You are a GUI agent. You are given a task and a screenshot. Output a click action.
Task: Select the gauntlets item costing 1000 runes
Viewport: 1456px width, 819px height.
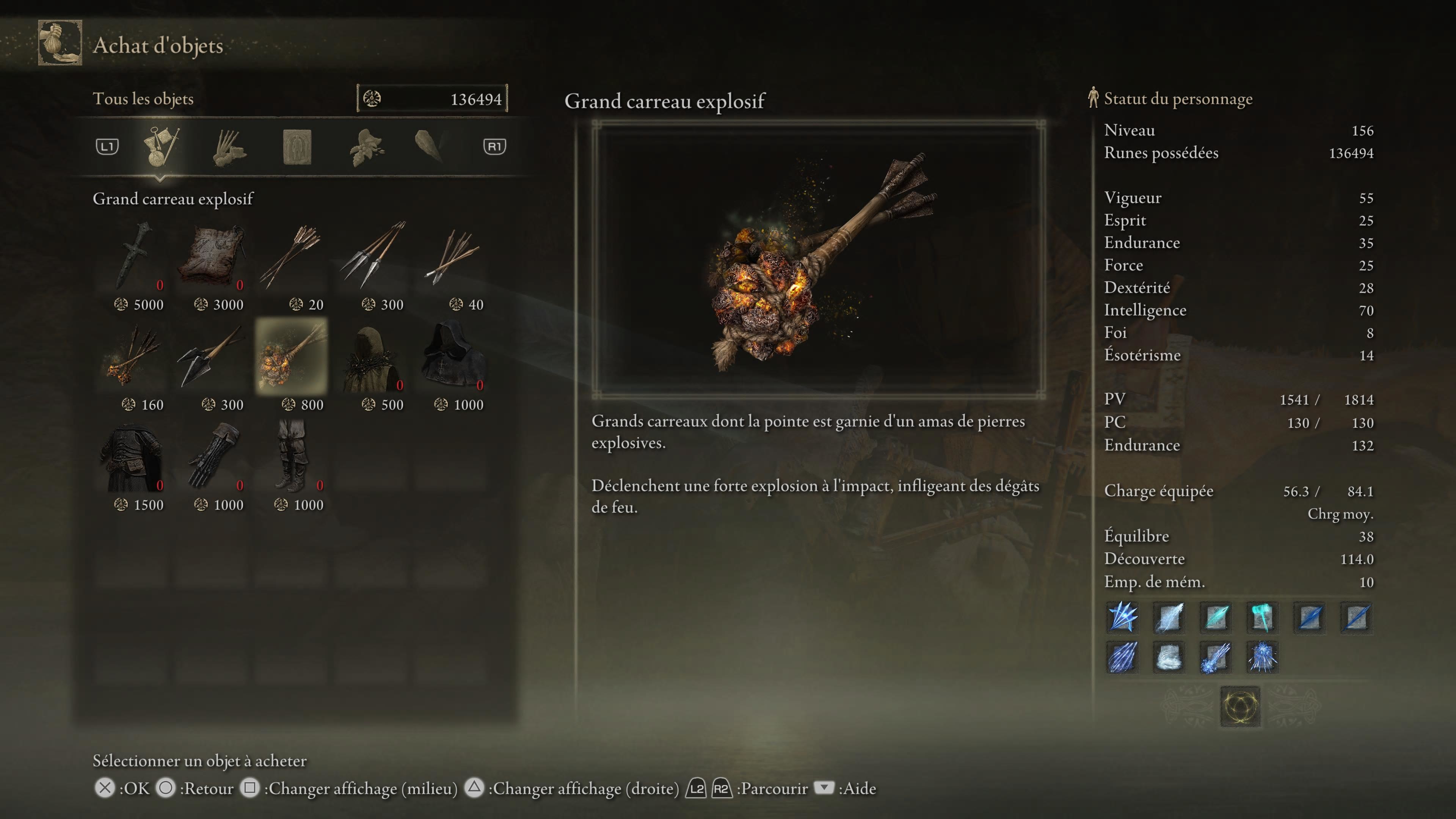point(213,458)
